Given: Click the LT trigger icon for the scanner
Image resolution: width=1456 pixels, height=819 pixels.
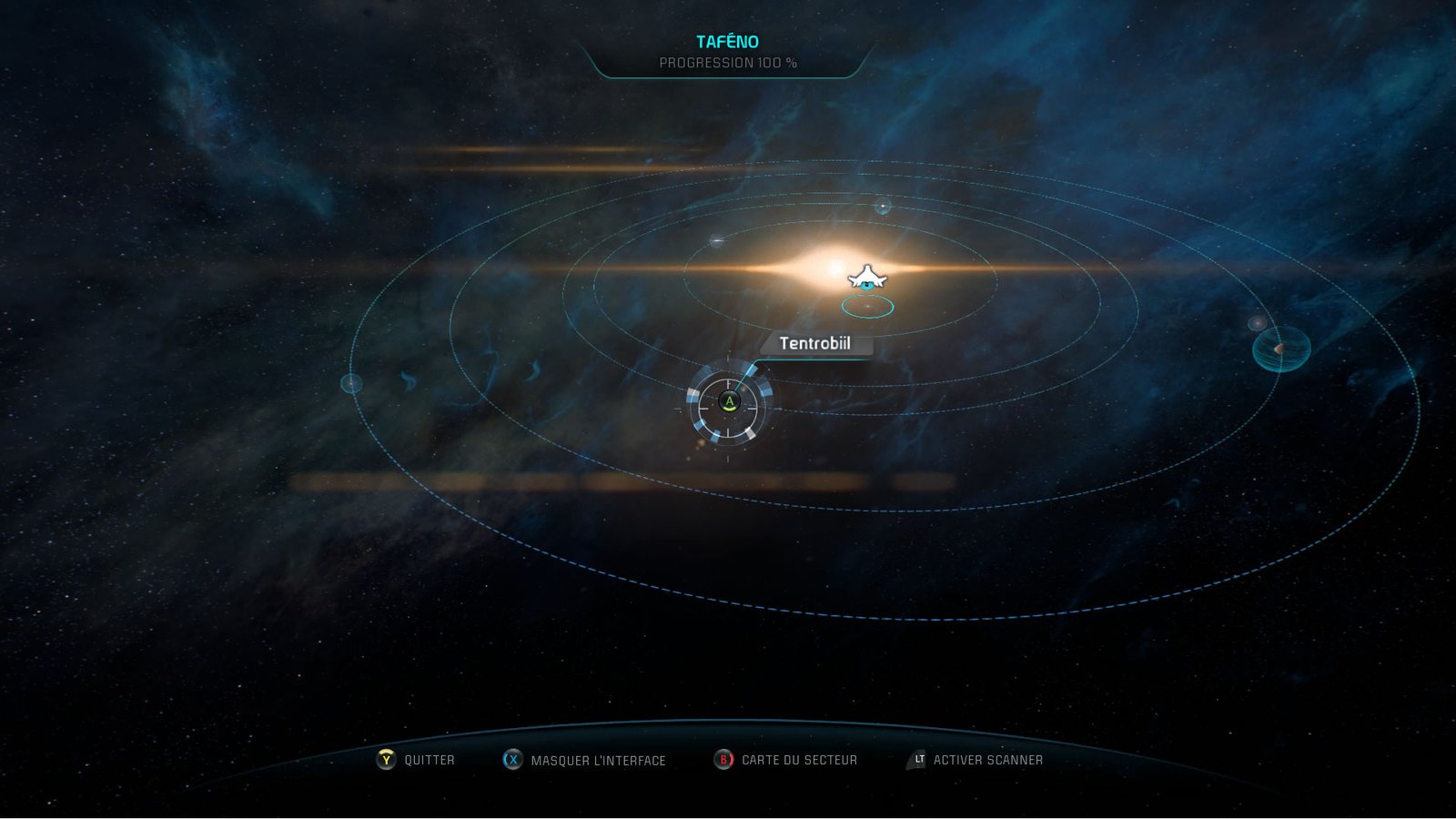Looking at the screenshot, I should point(916,757).
